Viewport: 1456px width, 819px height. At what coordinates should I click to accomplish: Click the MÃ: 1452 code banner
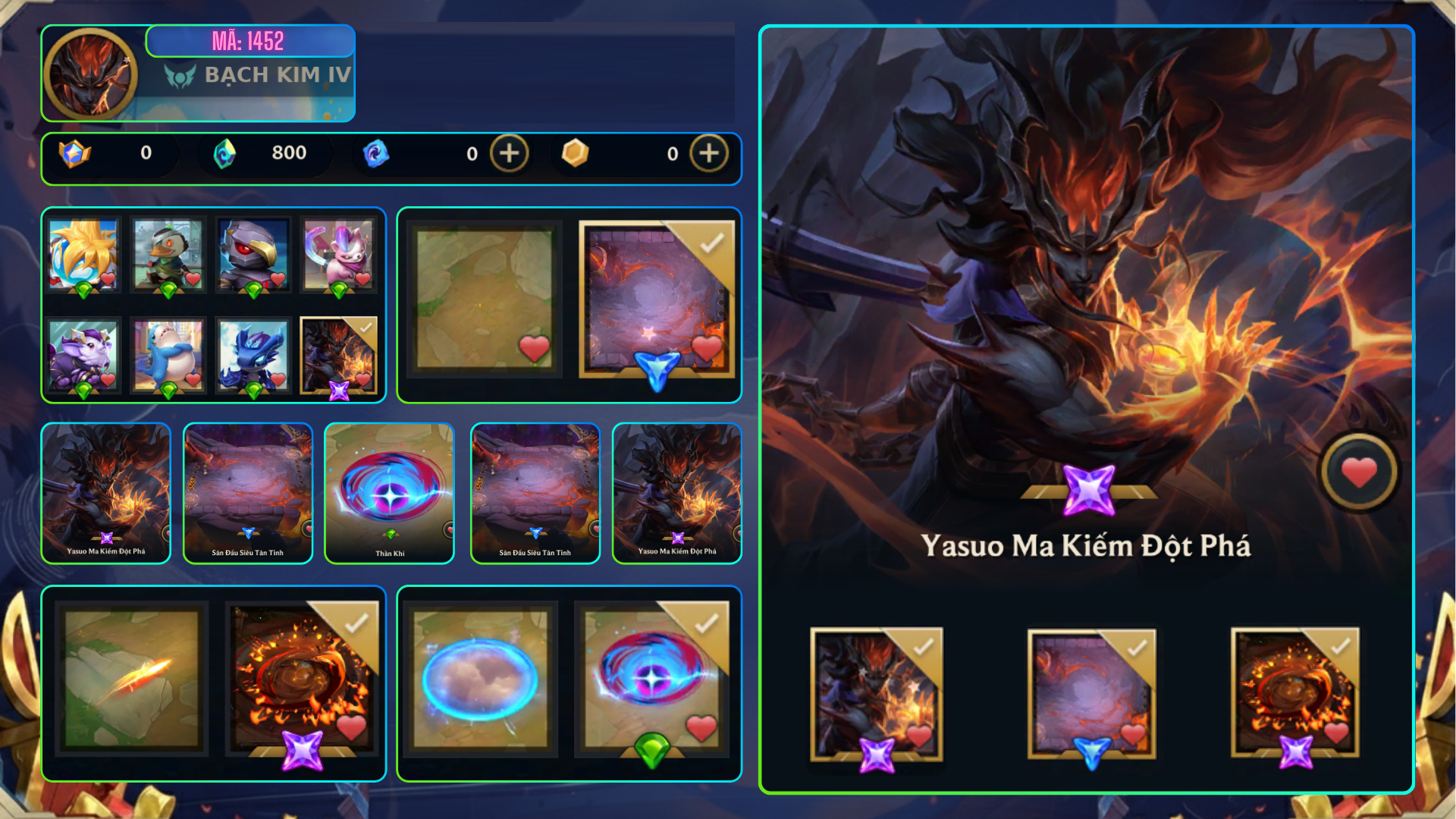[249, 41]
